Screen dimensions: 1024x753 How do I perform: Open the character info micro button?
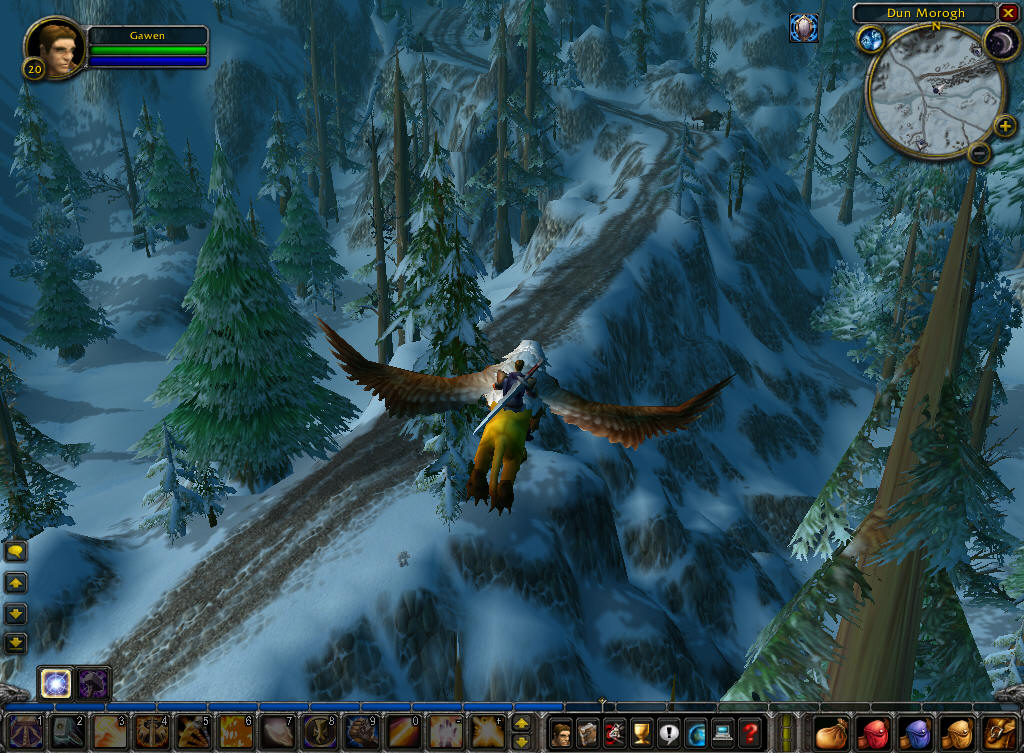[562, 732]
